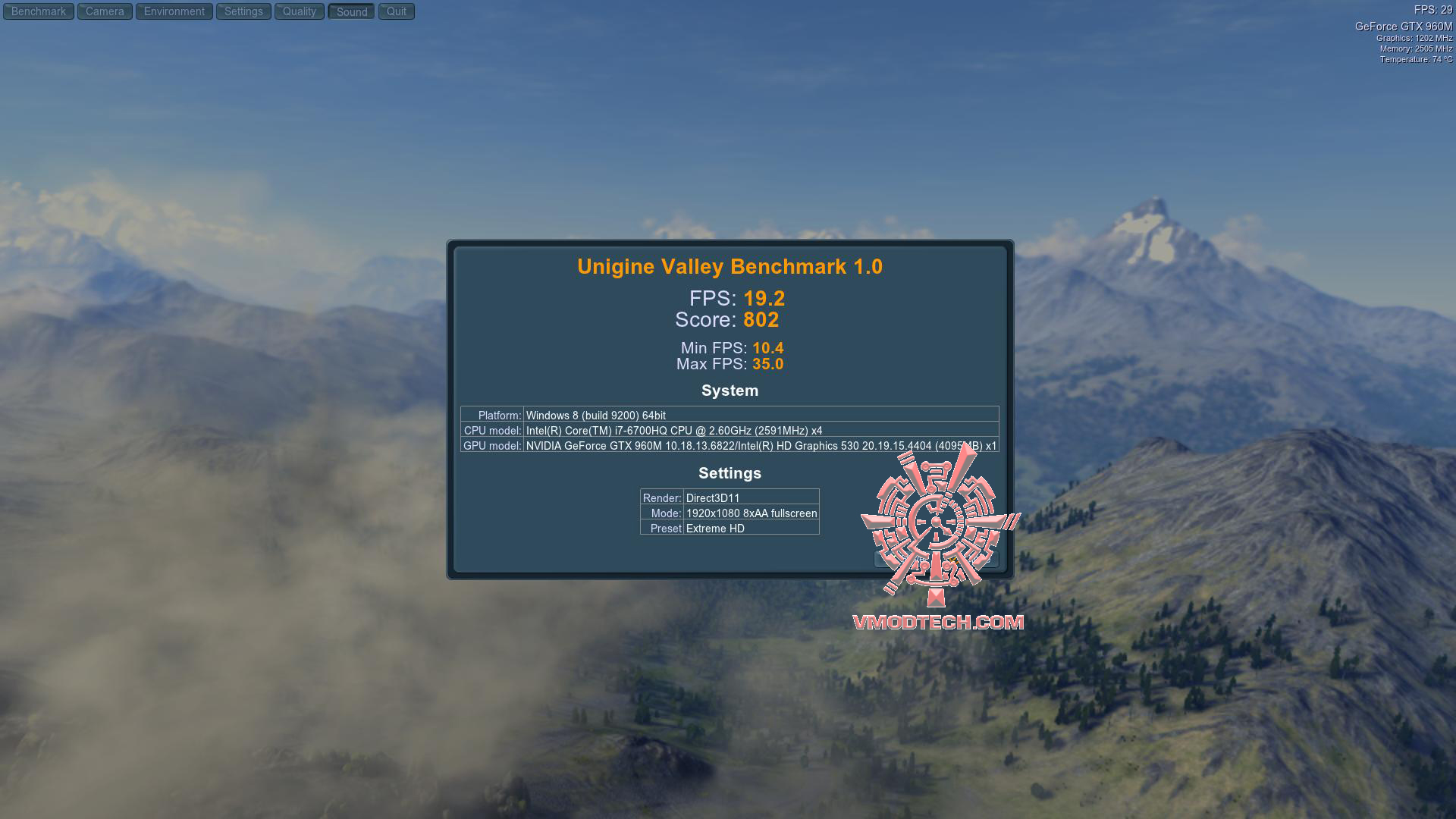Select the Camera option
The image size is (1456, 819).
(105, 11)
